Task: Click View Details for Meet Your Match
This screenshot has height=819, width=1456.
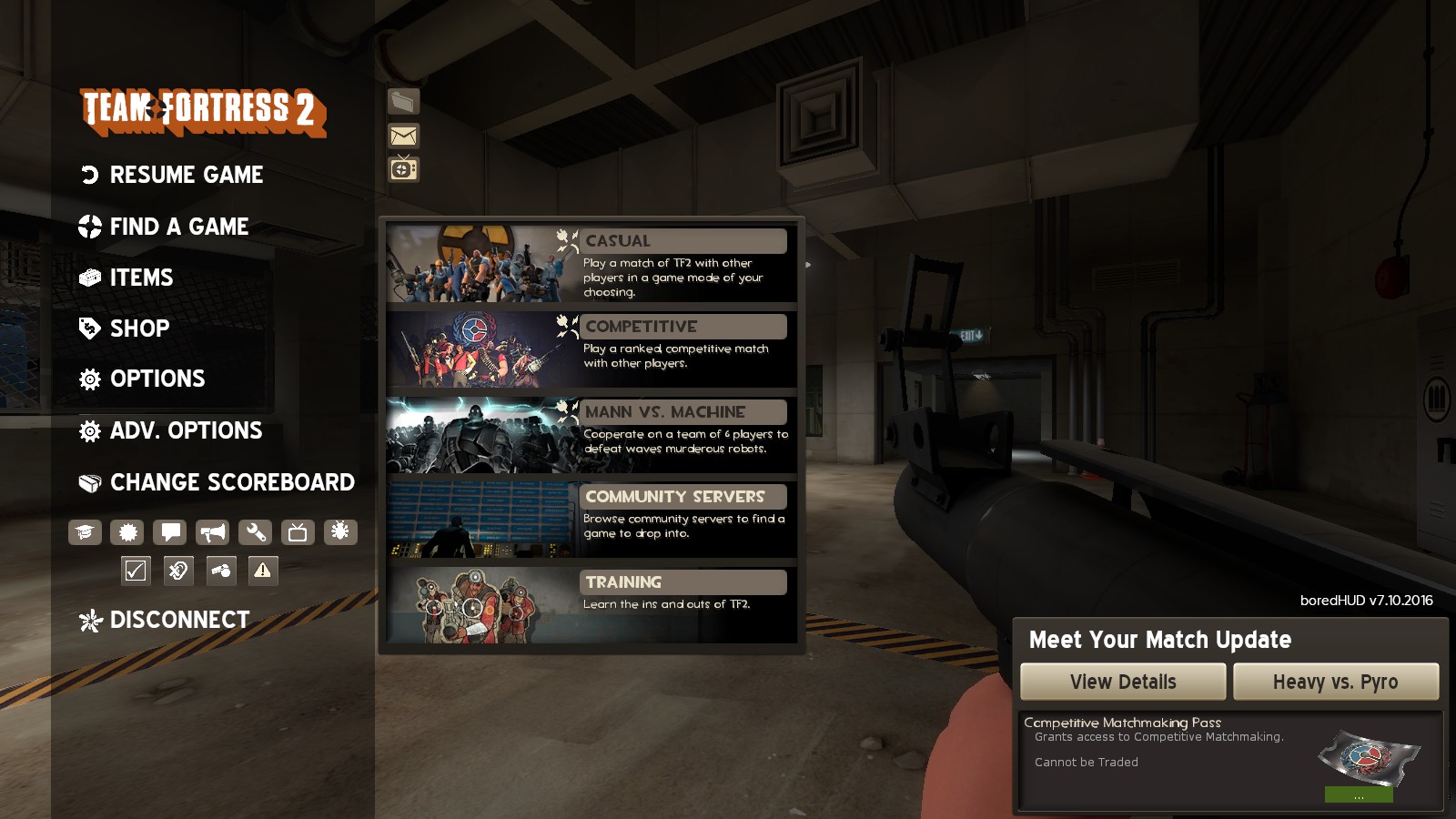Action: pos(1123,682)
